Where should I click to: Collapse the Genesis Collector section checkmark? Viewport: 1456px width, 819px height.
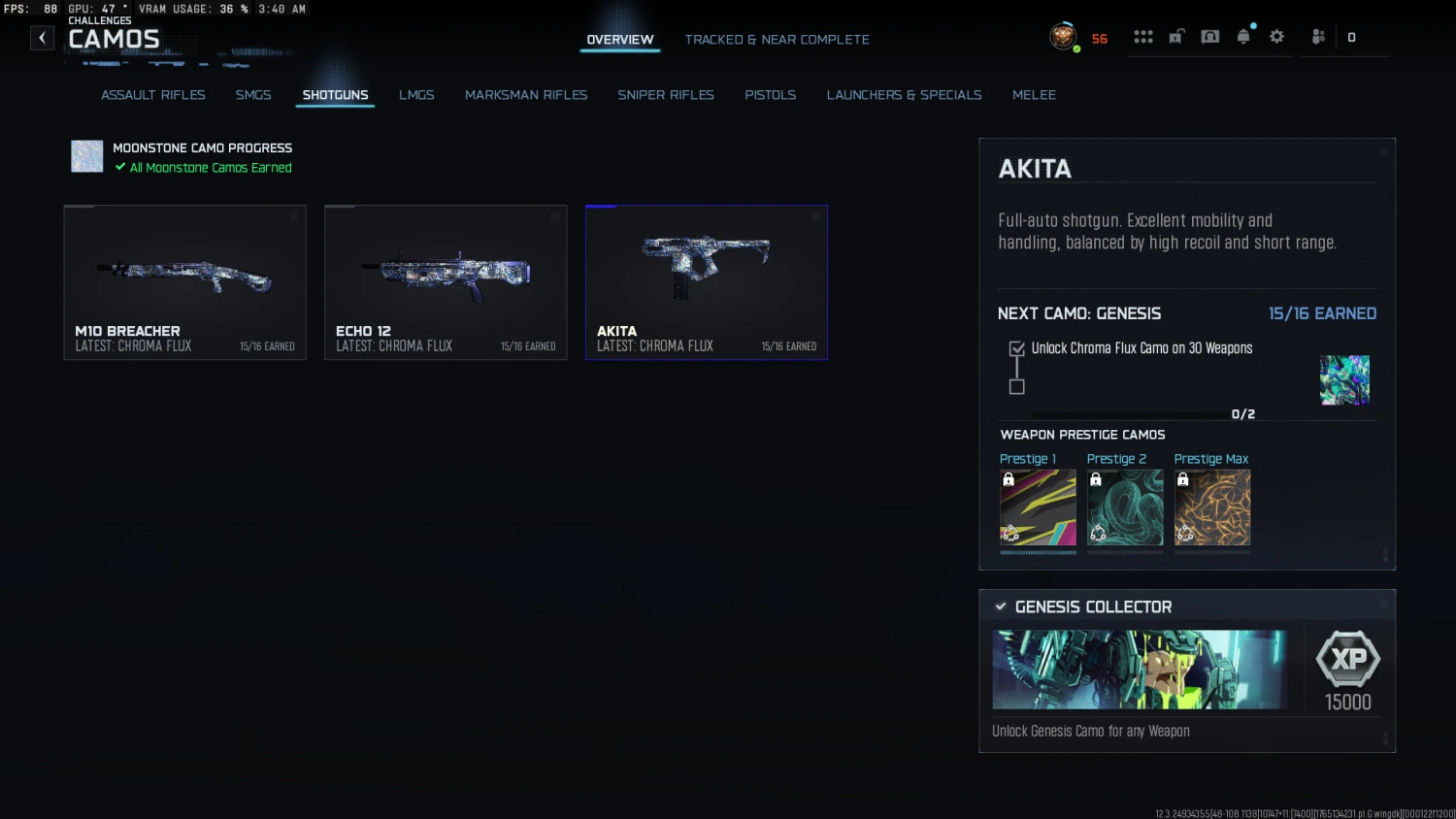click(1001, 606)
